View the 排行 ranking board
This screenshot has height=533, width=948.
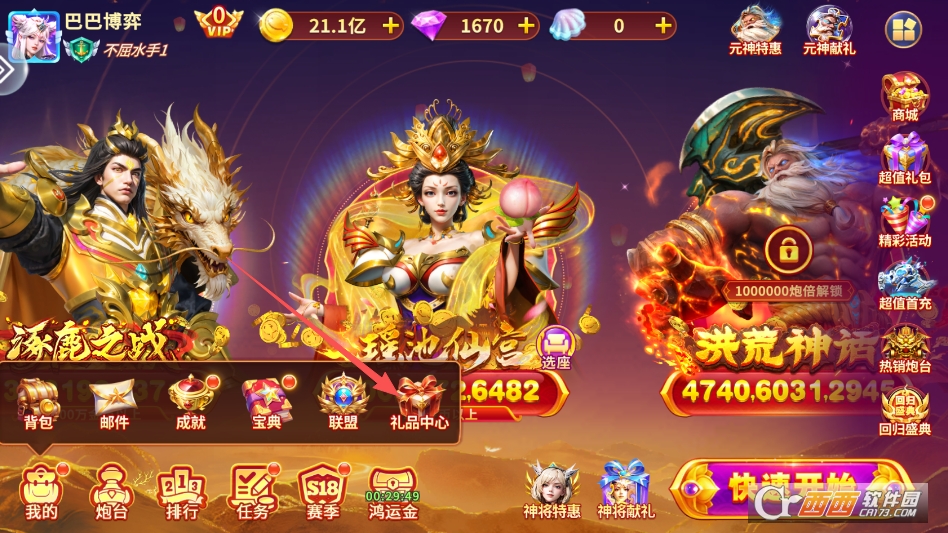coord(181,491)
